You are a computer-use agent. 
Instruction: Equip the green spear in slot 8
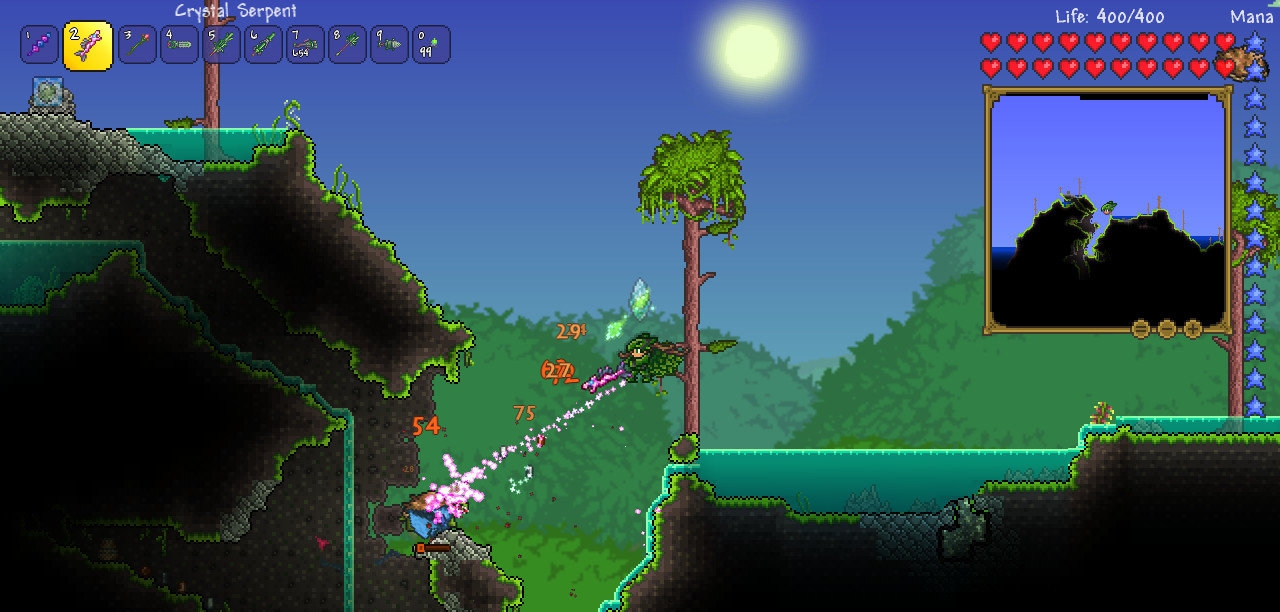click(x=347, y=45)
